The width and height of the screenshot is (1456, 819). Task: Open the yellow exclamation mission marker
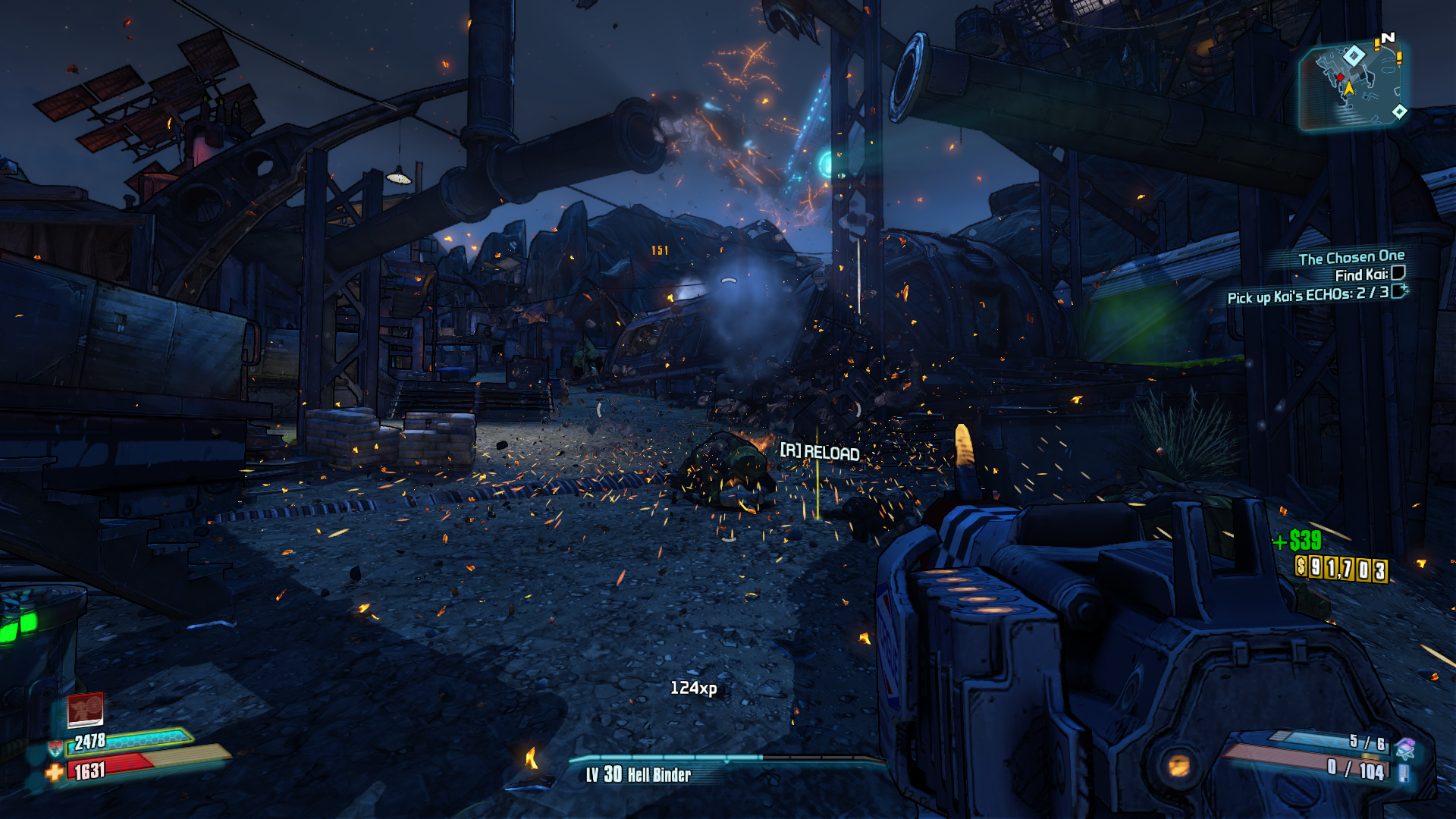1377,44
